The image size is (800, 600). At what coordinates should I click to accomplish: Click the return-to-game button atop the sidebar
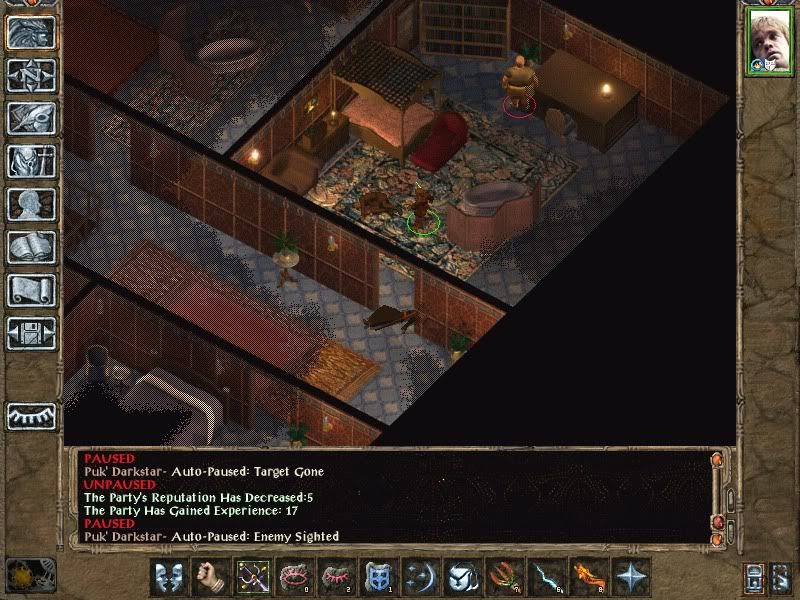[31, 32]
